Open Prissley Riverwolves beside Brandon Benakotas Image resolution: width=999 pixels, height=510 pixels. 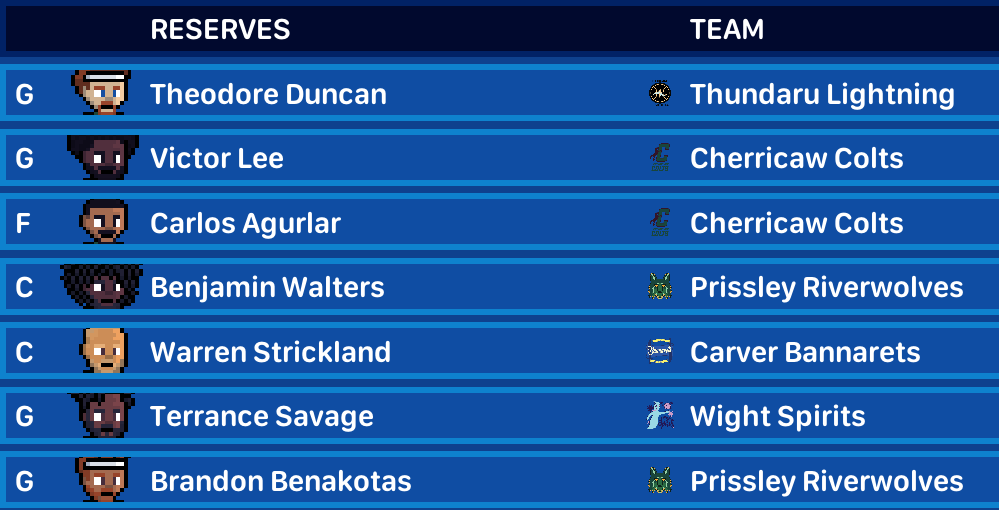(x=826, y=481)
